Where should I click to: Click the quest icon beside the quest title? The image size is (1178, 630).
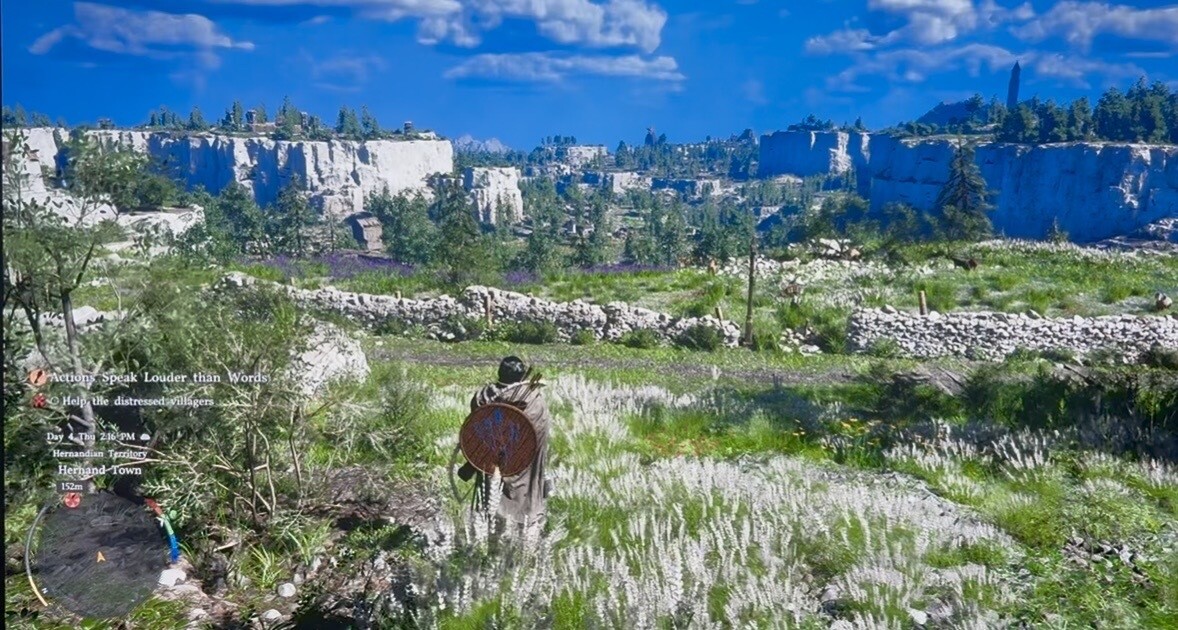tap(37, 377)
